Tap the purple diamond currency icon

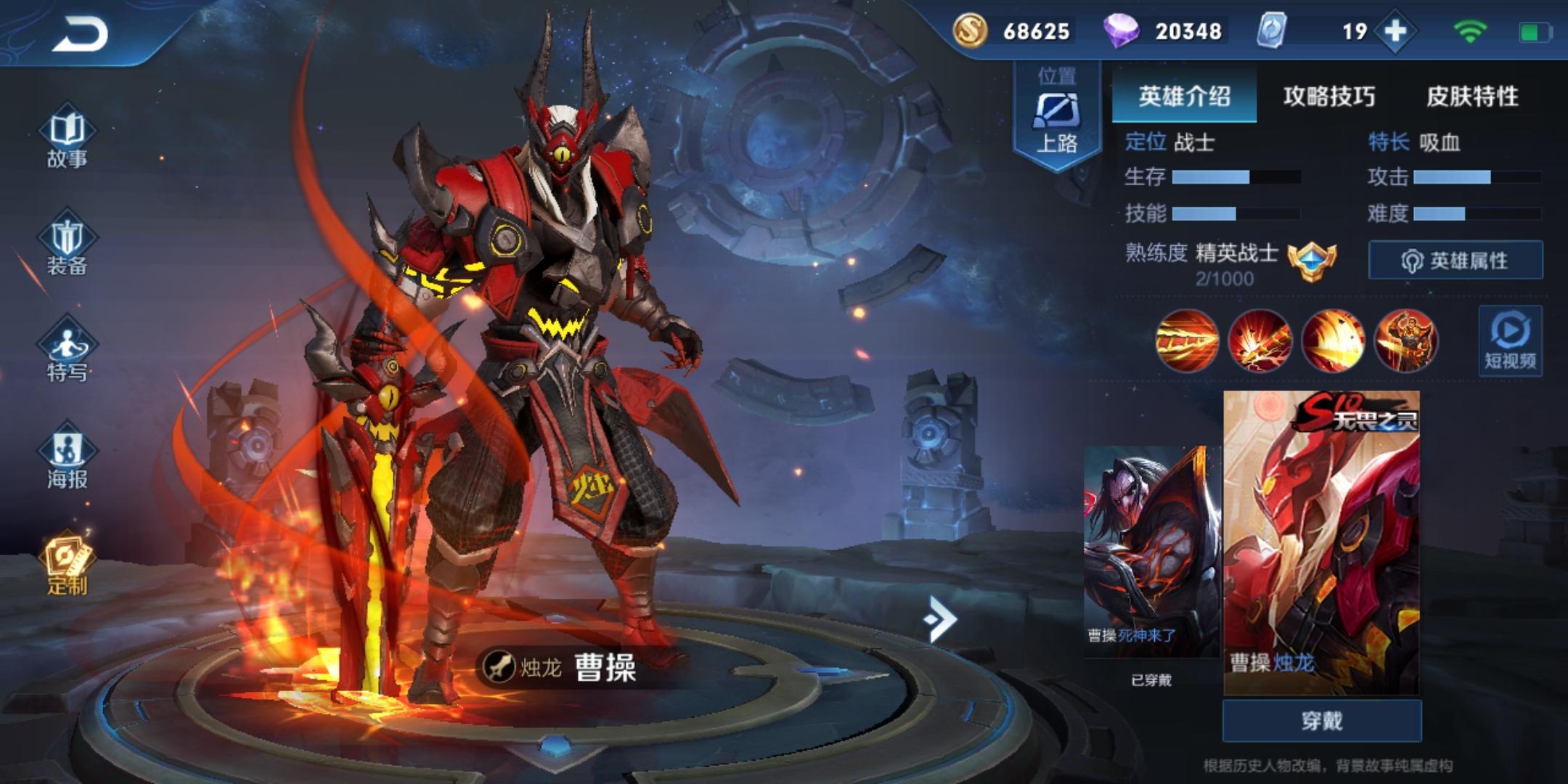point(1122,31)
